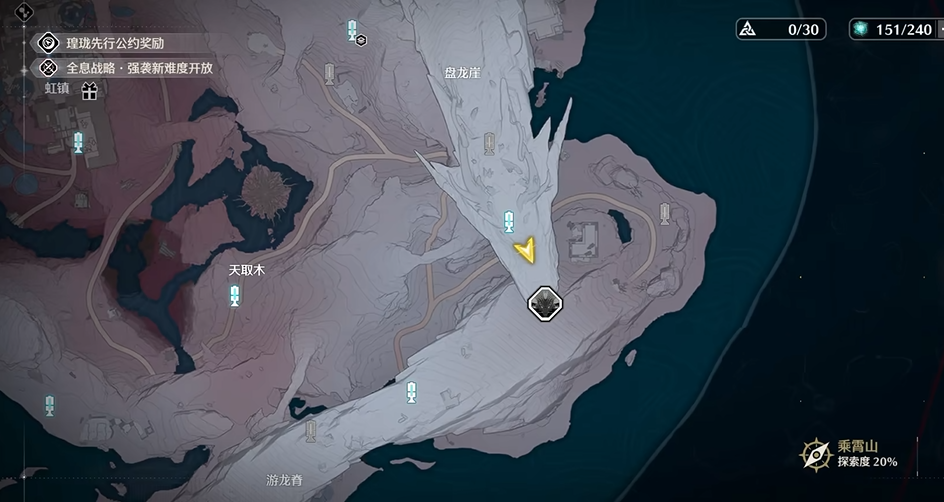Open the 0/30 custom marker counter
The image size is (944, 502).
(x=781, y=29)
